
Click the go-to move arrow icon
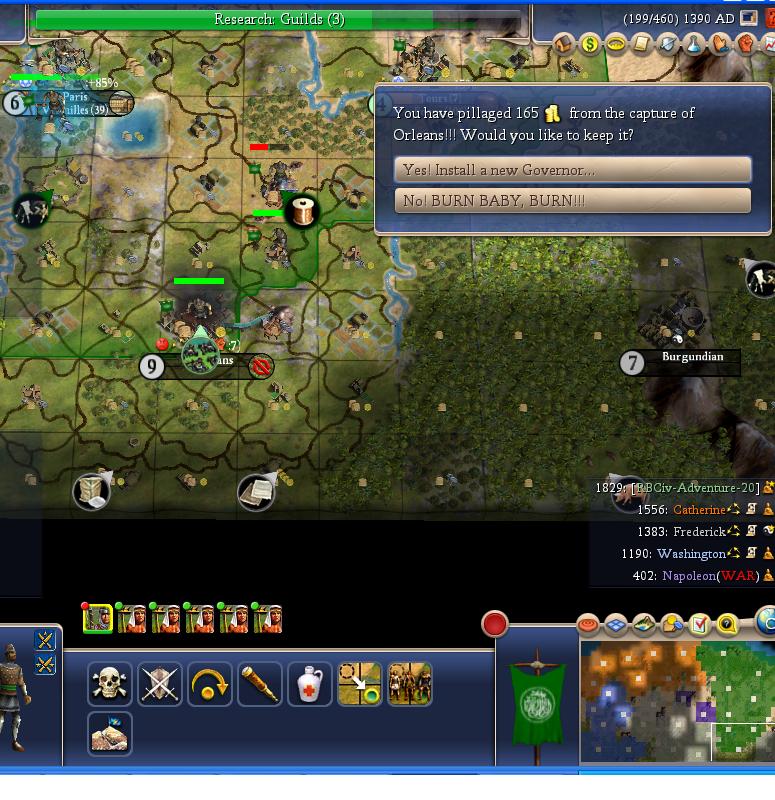pos(360,684)
